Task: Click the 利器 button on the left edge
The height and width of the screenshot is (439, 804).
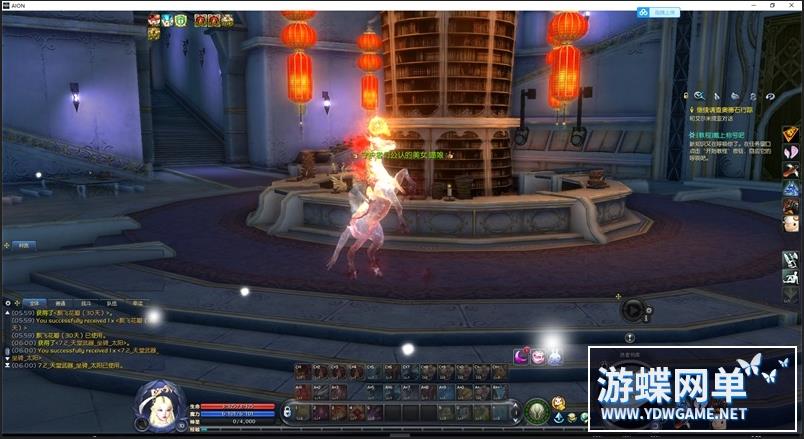Action: pos(20,245)
